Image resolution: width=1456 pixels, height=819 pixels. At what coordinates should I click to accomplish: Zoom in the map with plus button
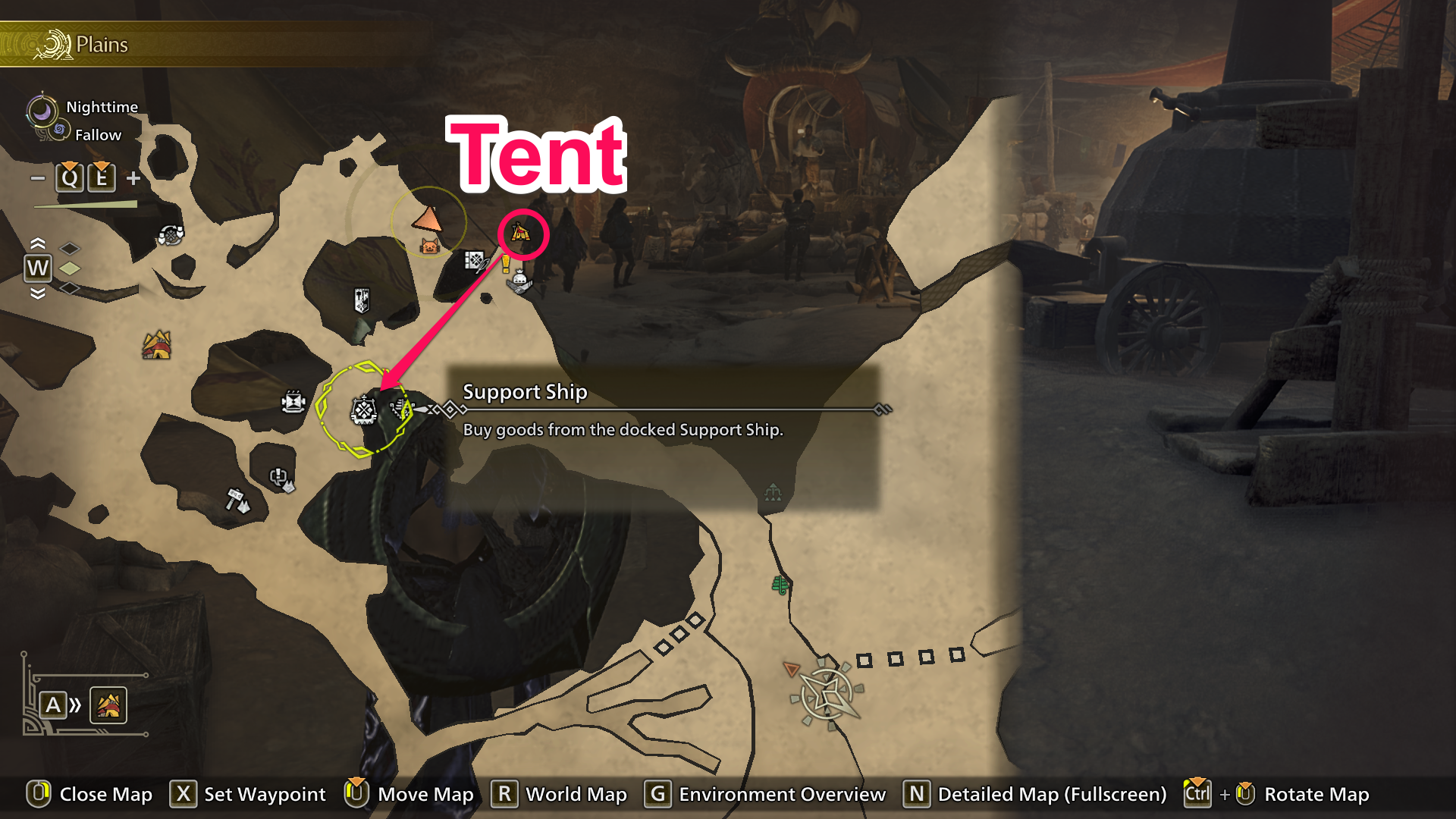133,178
